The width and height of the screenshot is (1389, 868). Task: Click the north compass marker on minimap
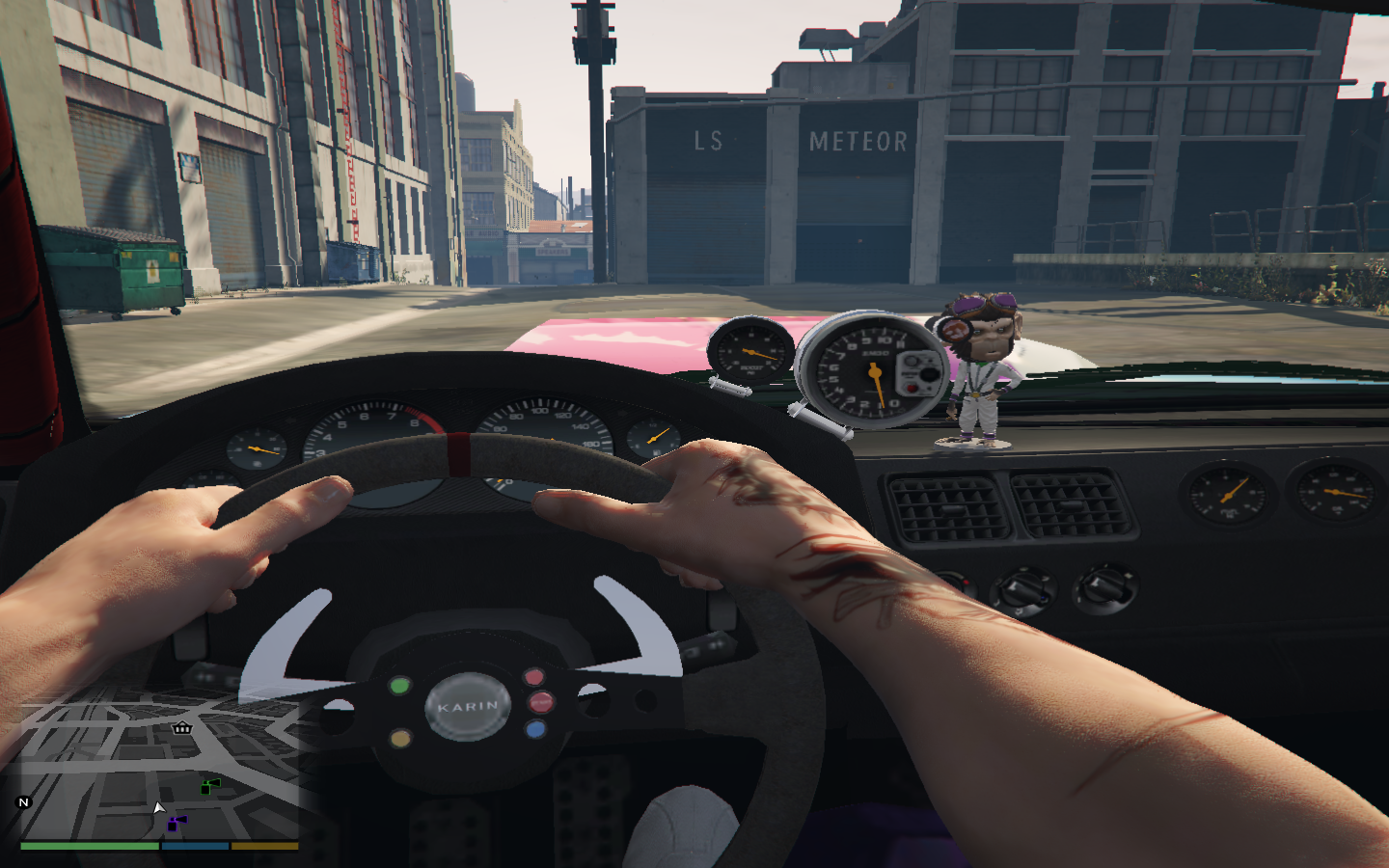point(24,802)
